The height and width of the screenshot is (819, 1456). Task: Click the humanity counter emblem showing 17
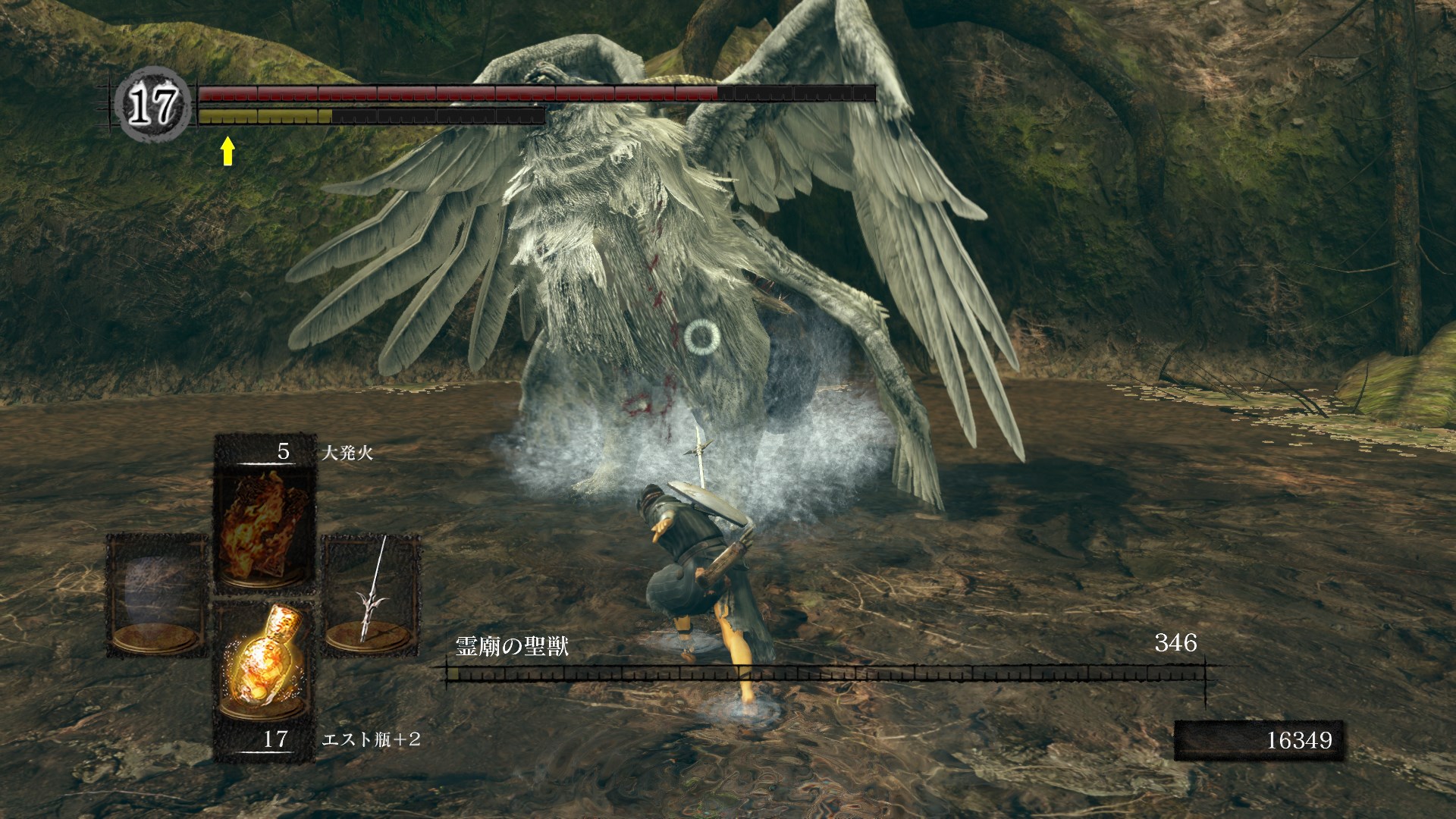[153, 104]
